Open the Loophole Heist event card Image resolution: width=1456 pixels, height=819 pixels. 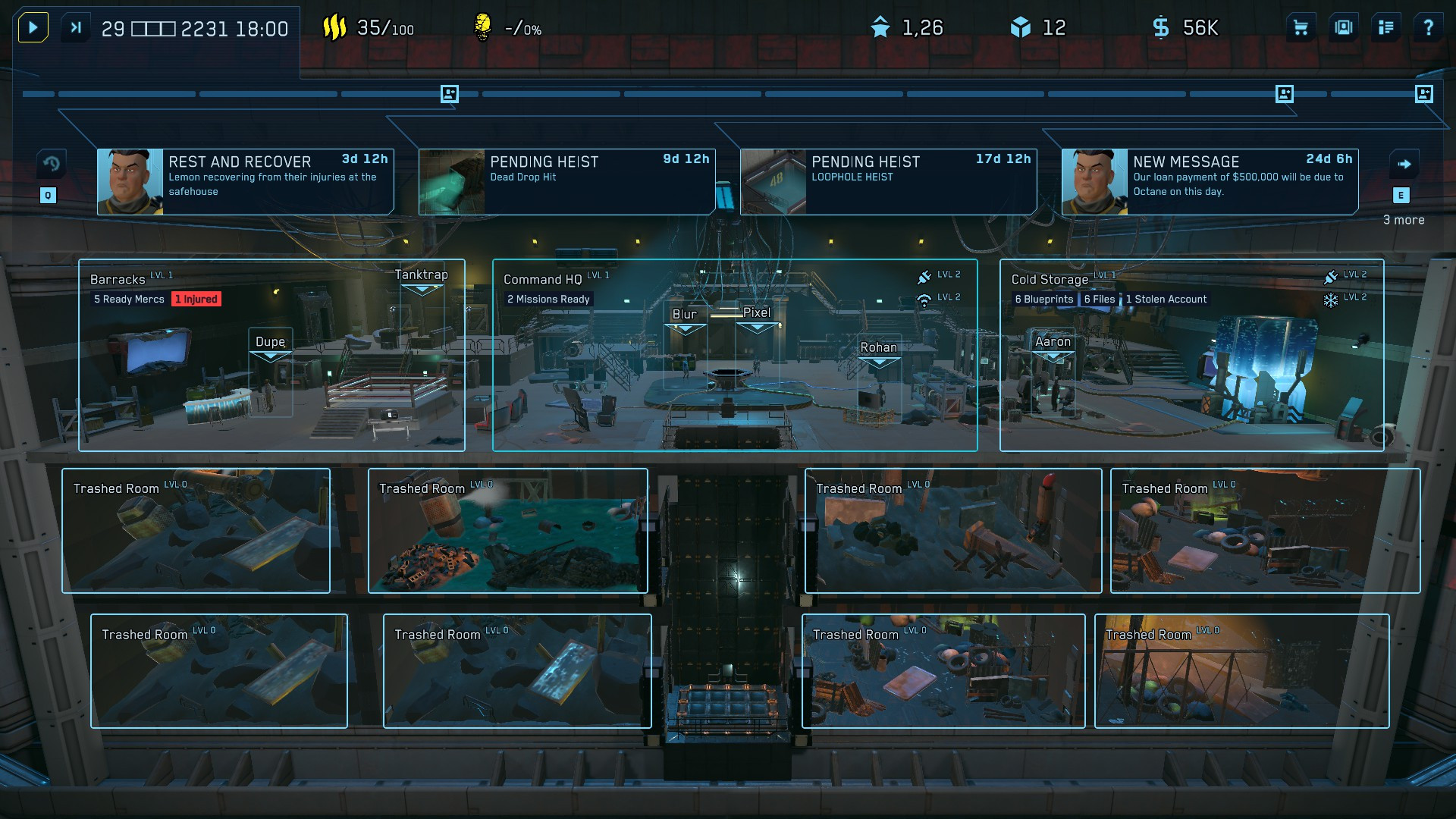[x=888, y=182]
